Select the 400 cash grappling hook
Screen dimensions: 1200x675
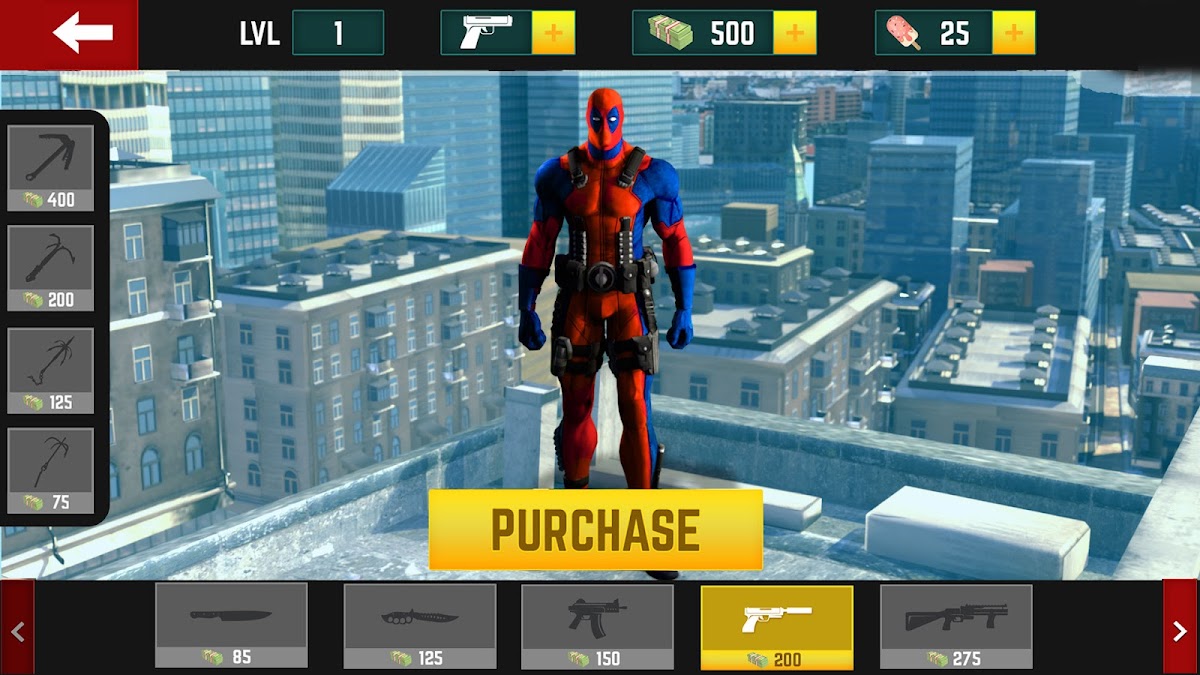51,167
